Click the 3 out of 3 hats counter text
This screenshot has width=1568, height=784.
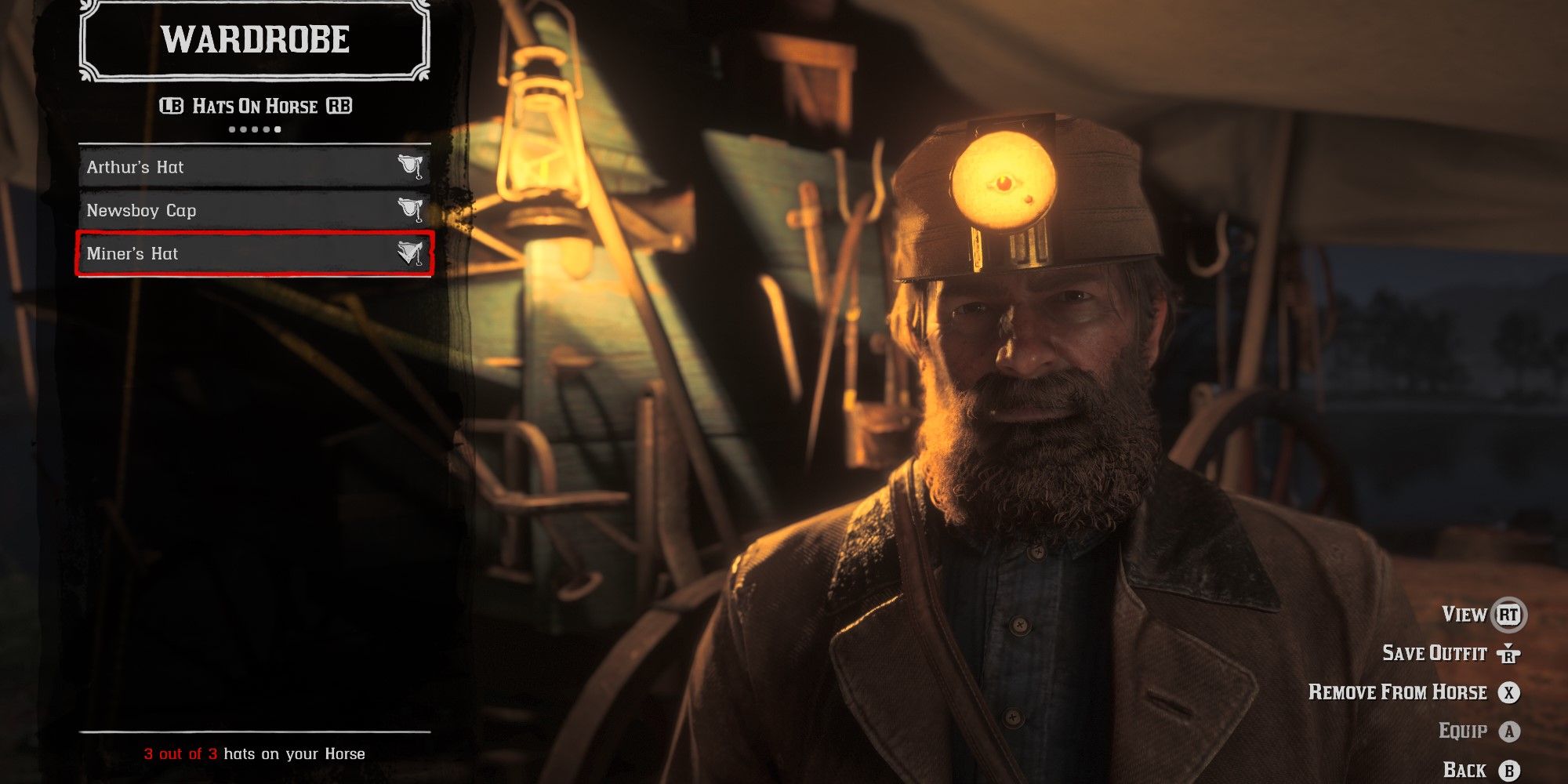(255, 752)
